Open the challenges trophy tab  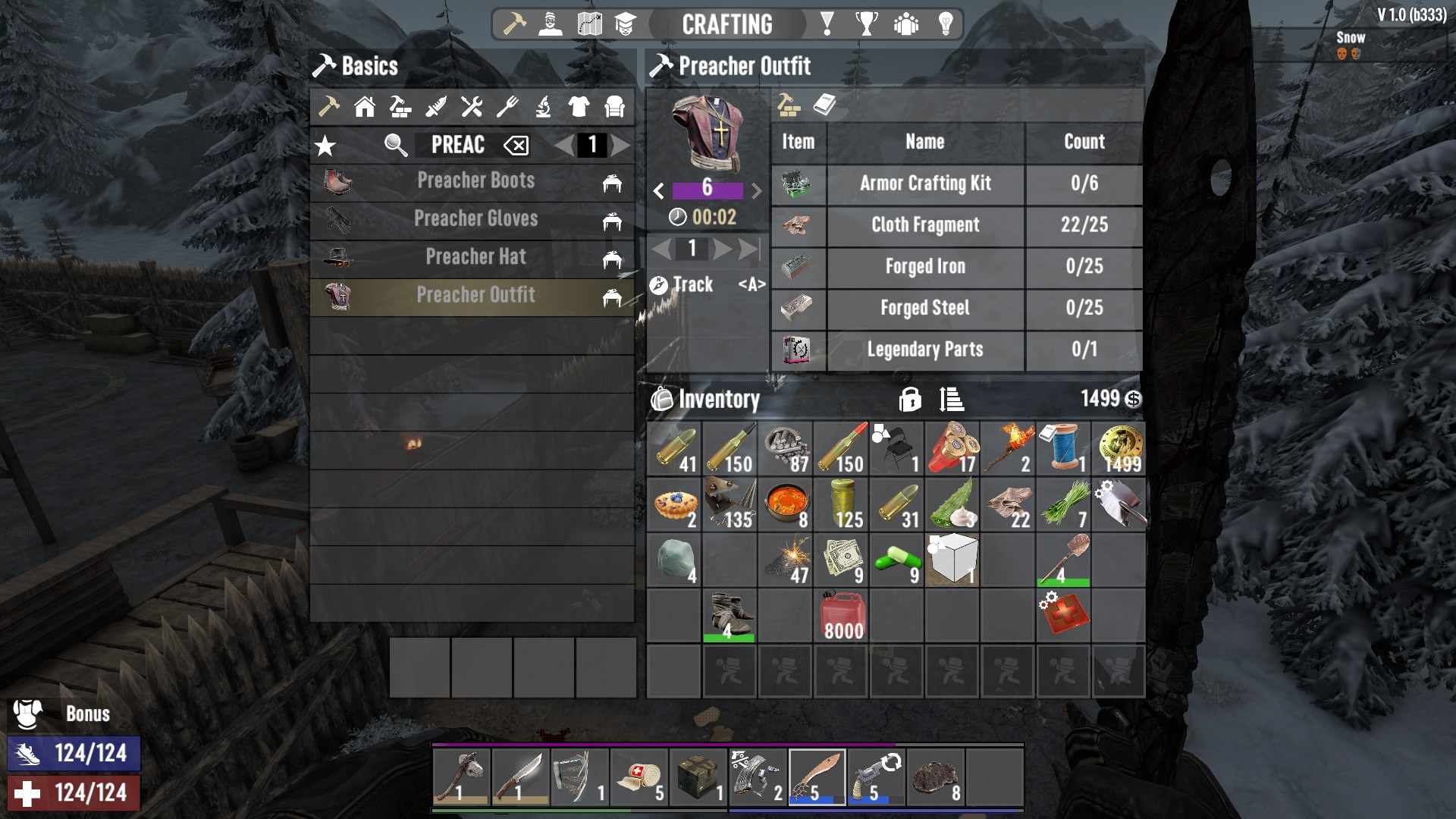click(866, 24)
